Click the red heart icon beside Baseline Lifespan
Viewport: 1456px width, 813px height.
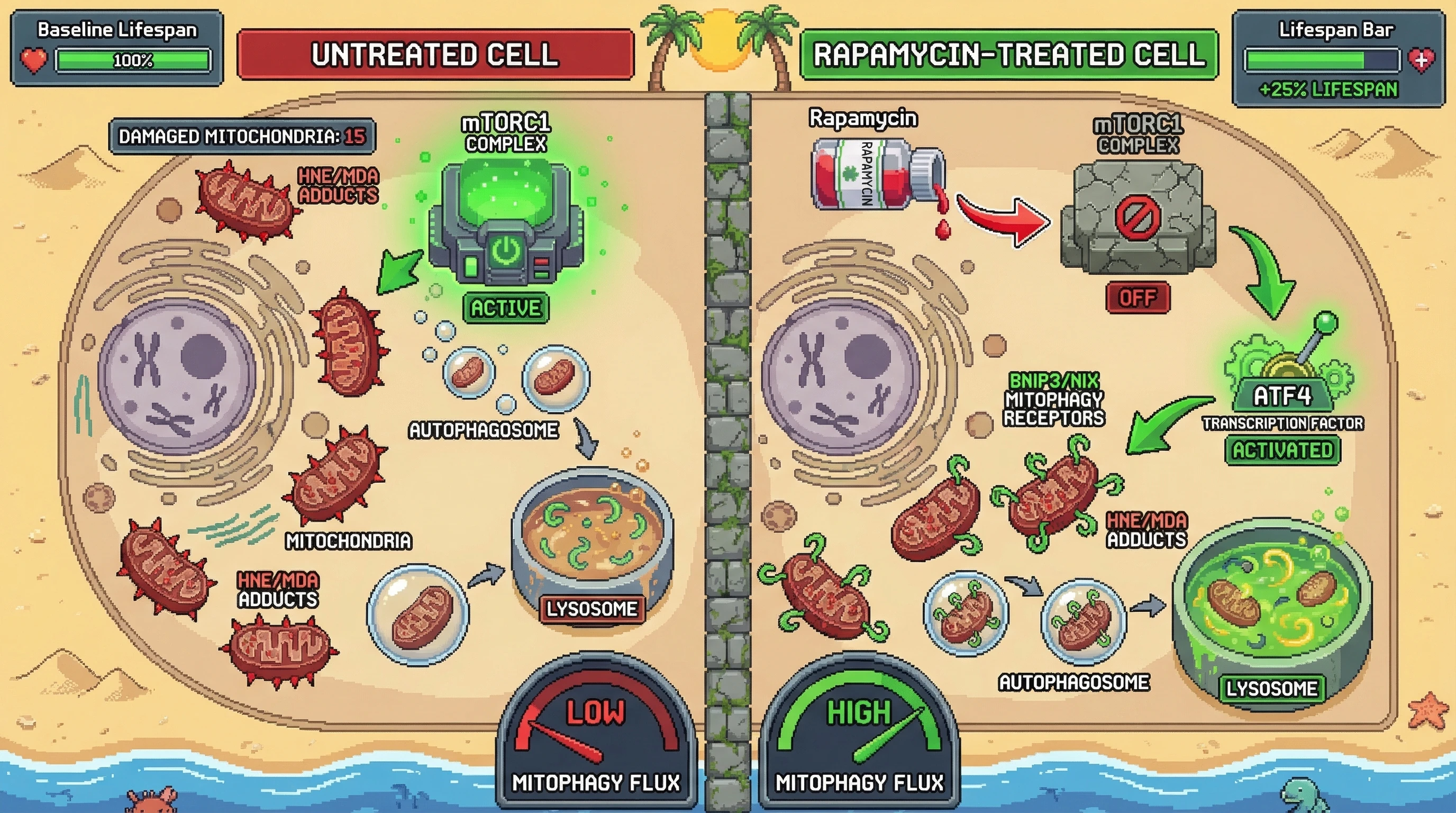click(x=34, y=60)
